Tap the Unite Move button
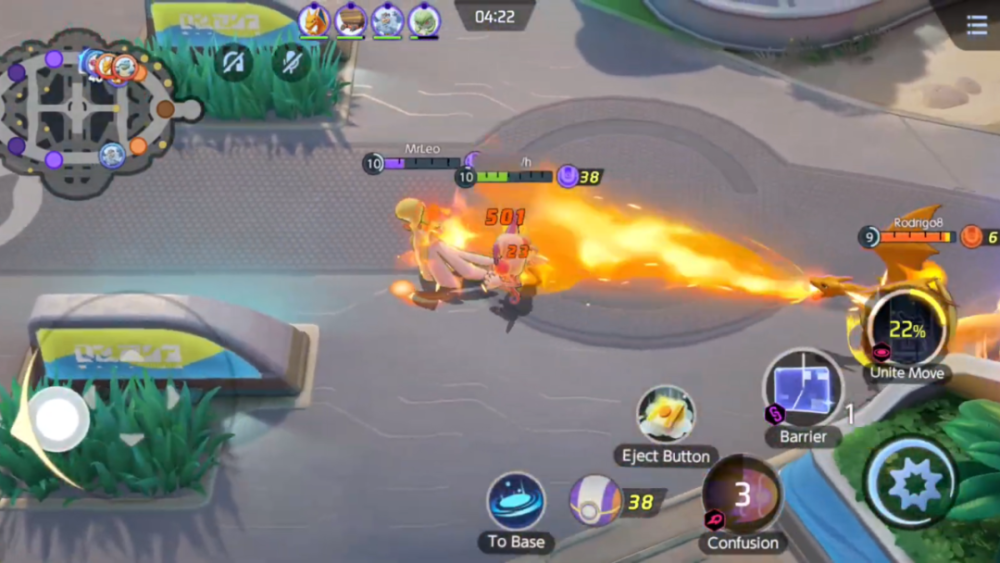The image size is (1000, 563). point(906,329)
